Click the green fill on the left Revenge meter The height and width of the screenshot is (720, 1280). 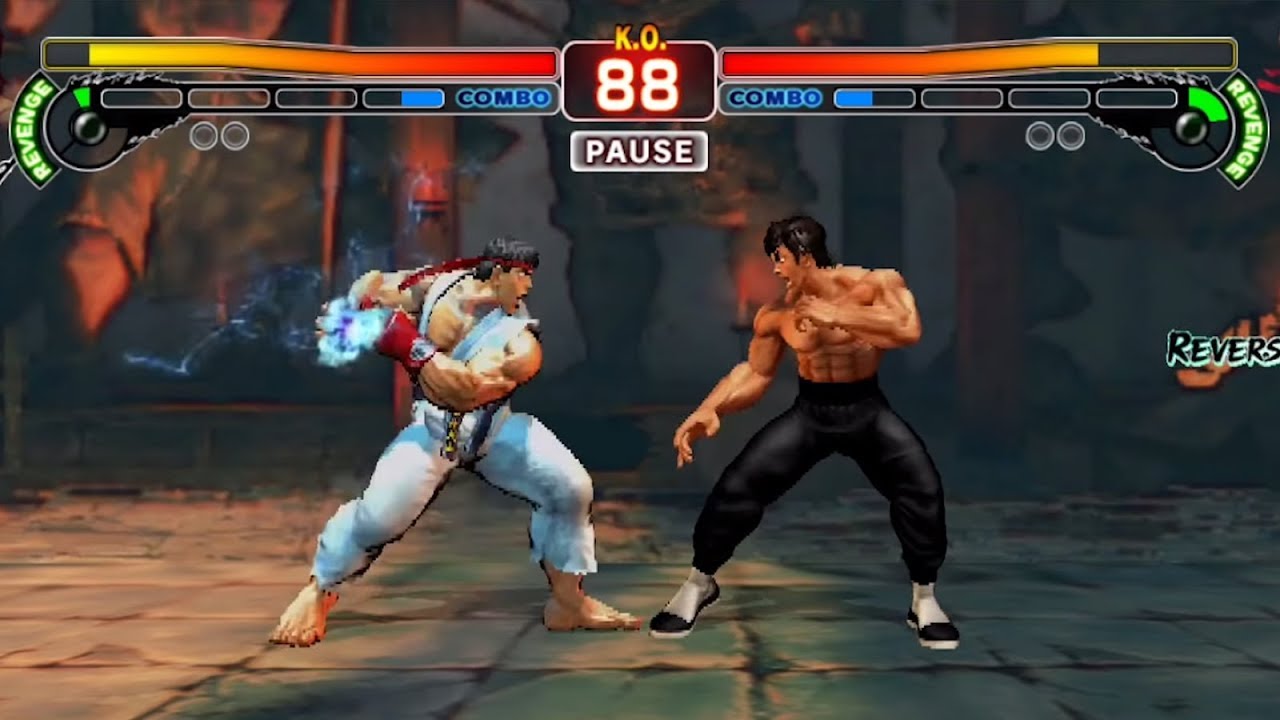coord(85,98)
